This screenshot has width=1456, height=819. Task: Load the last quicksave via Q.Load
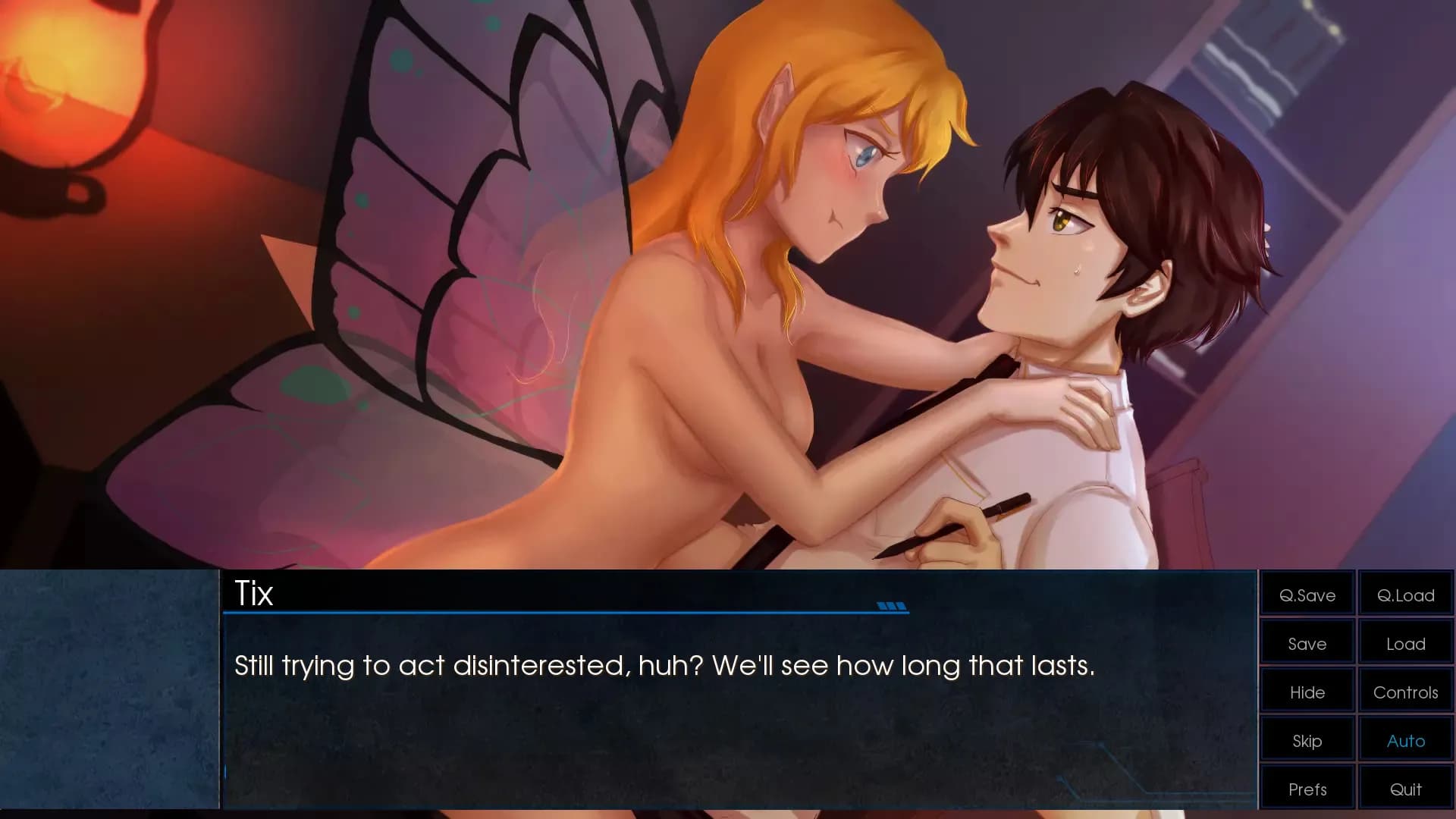coord(1405,595)
